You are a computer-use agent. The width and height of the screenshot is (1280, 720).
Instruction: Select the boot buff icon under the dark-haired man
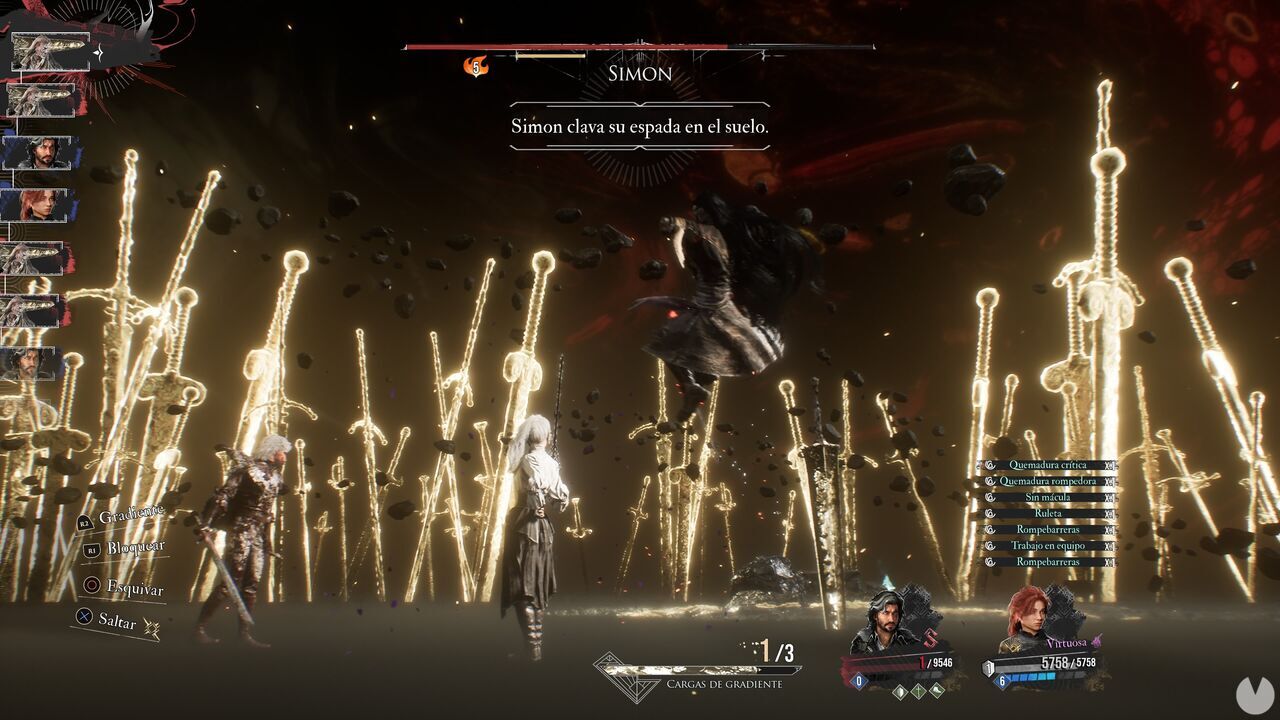click(936, 690)
